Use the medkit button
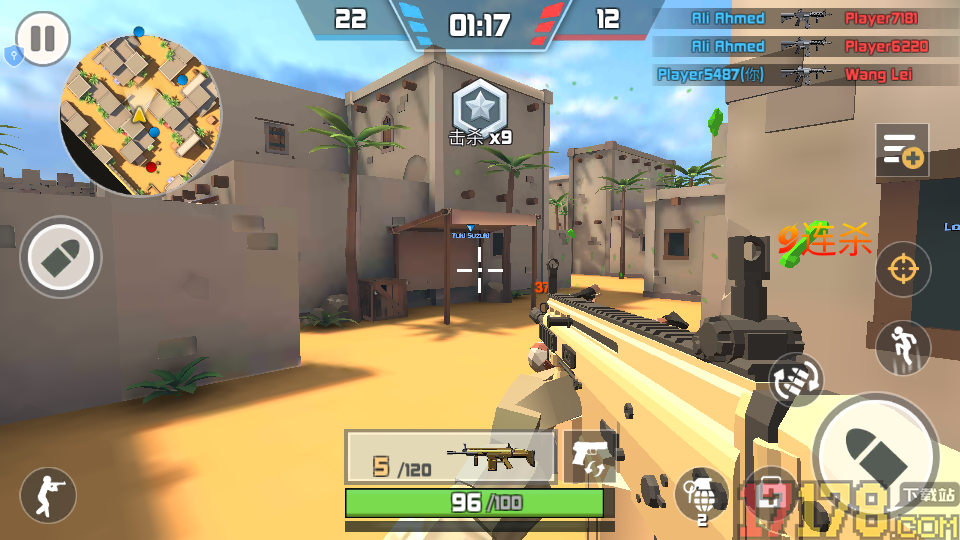Viewport: 960px width, 540px height. point(770,492)
